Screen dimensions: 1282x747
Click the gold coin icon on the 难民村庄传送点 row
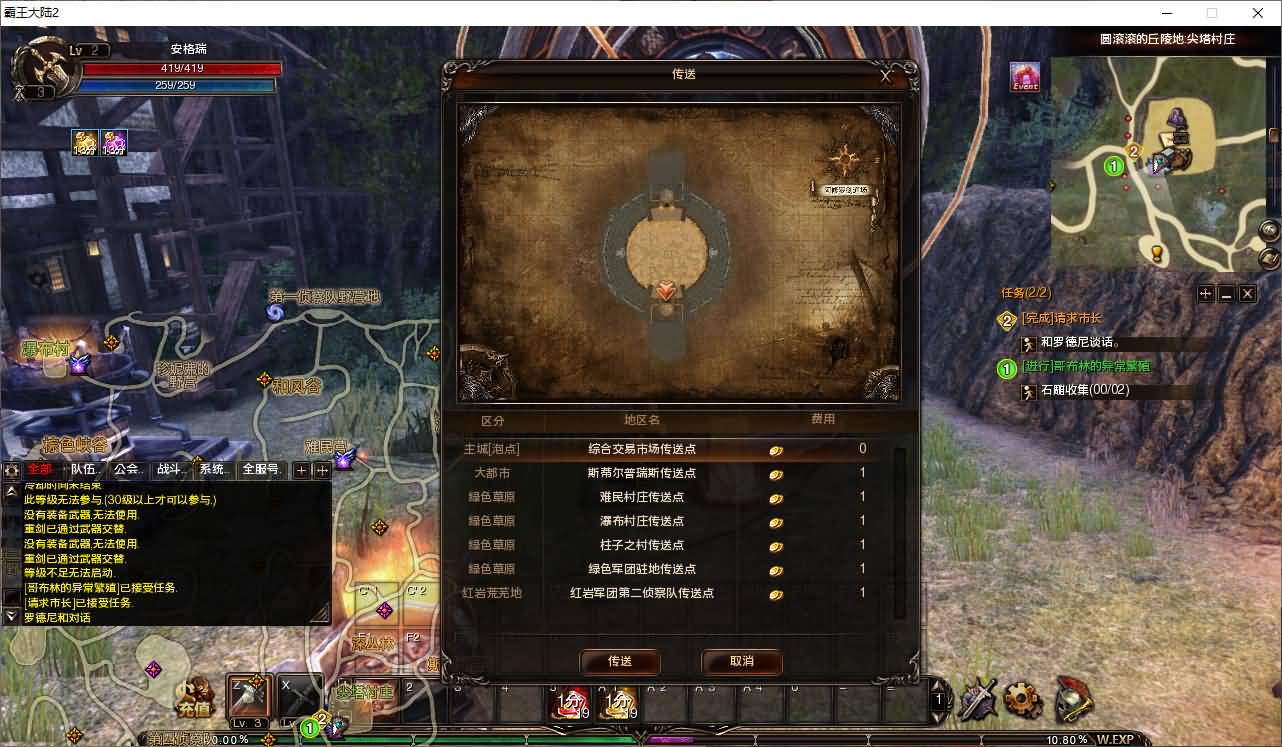[775, 497]
